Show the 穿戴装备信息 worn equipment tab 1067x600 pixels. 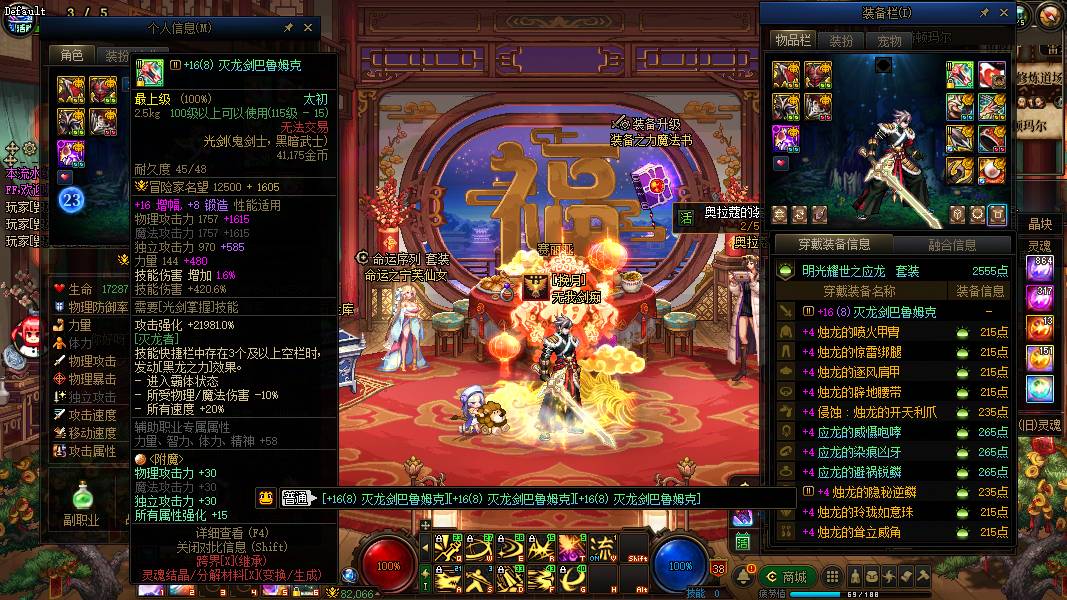tap(836, 244)
